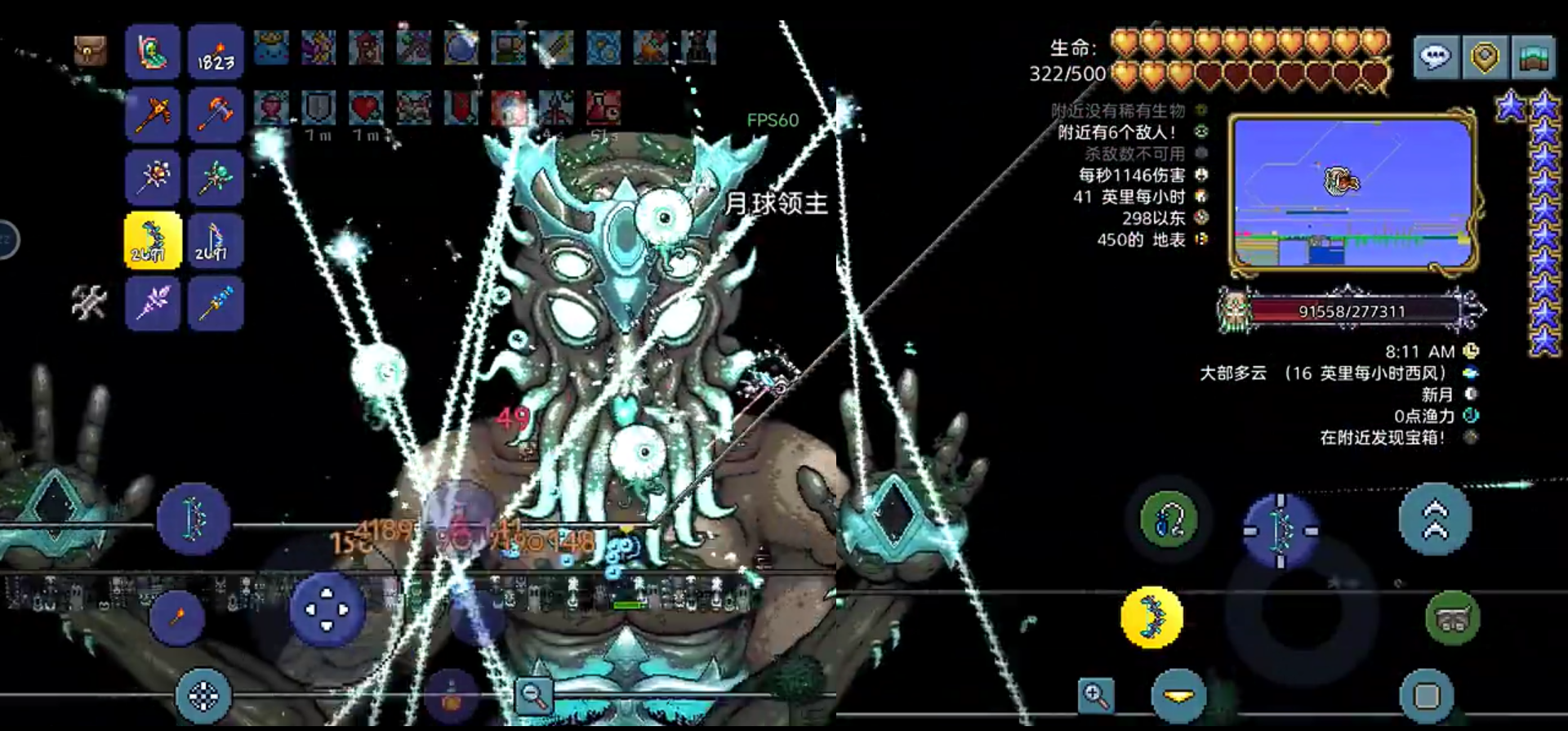Select the orange hamaxe hotbar slot
1568x731 pixels.
coord(216,115)
